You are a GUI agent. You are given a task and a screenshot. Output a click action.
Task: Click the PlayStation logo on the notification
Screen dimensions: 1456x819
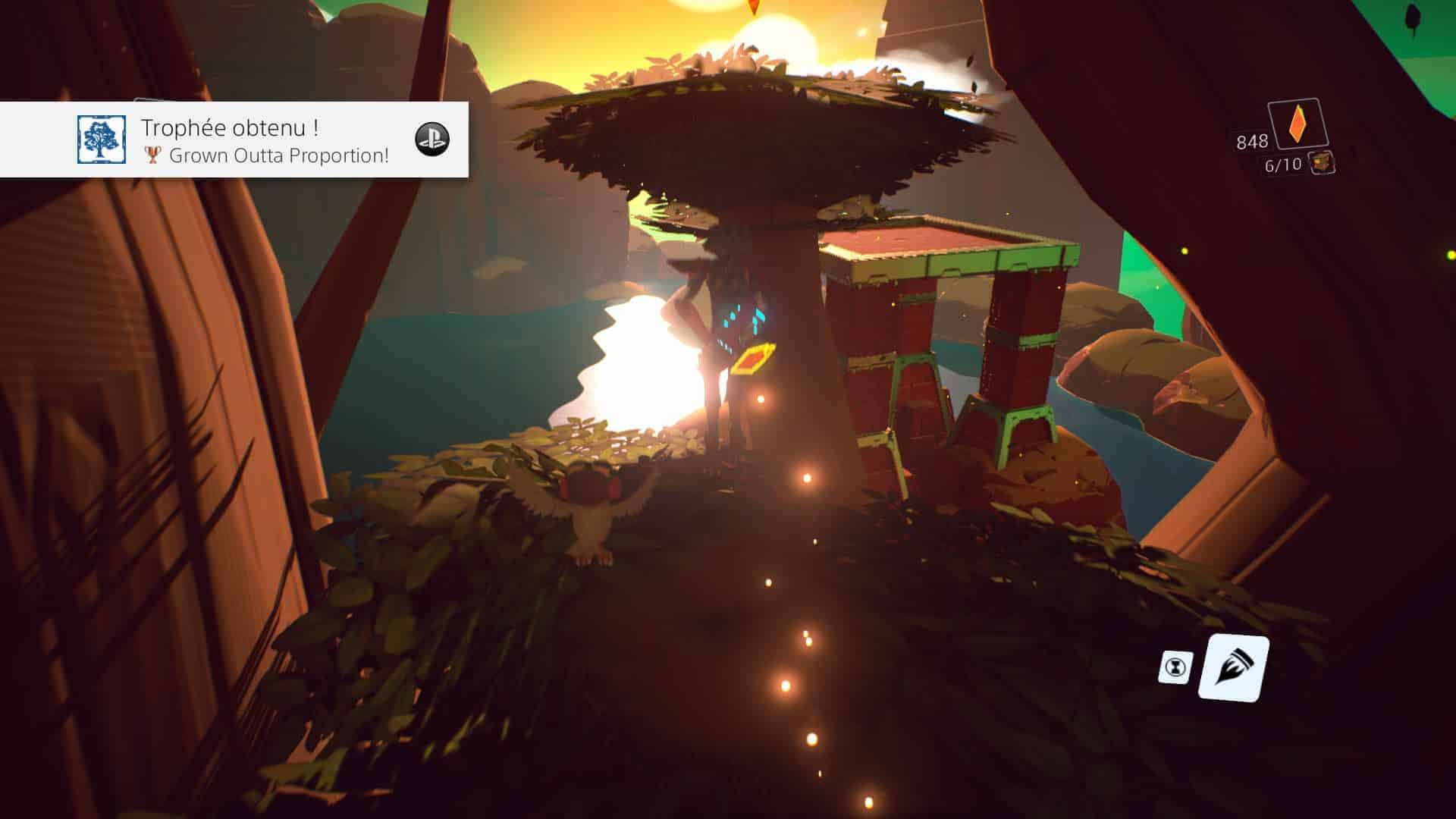coord(432,140)
